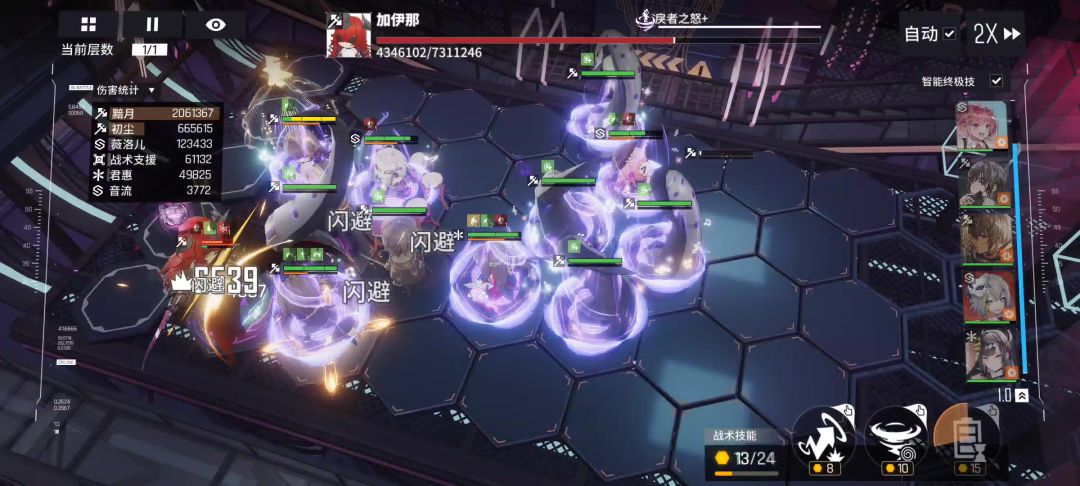Activate the battery hourglass tactical skill costing 15
This screenshot has height=486, width=1080.
coord(962,438)
